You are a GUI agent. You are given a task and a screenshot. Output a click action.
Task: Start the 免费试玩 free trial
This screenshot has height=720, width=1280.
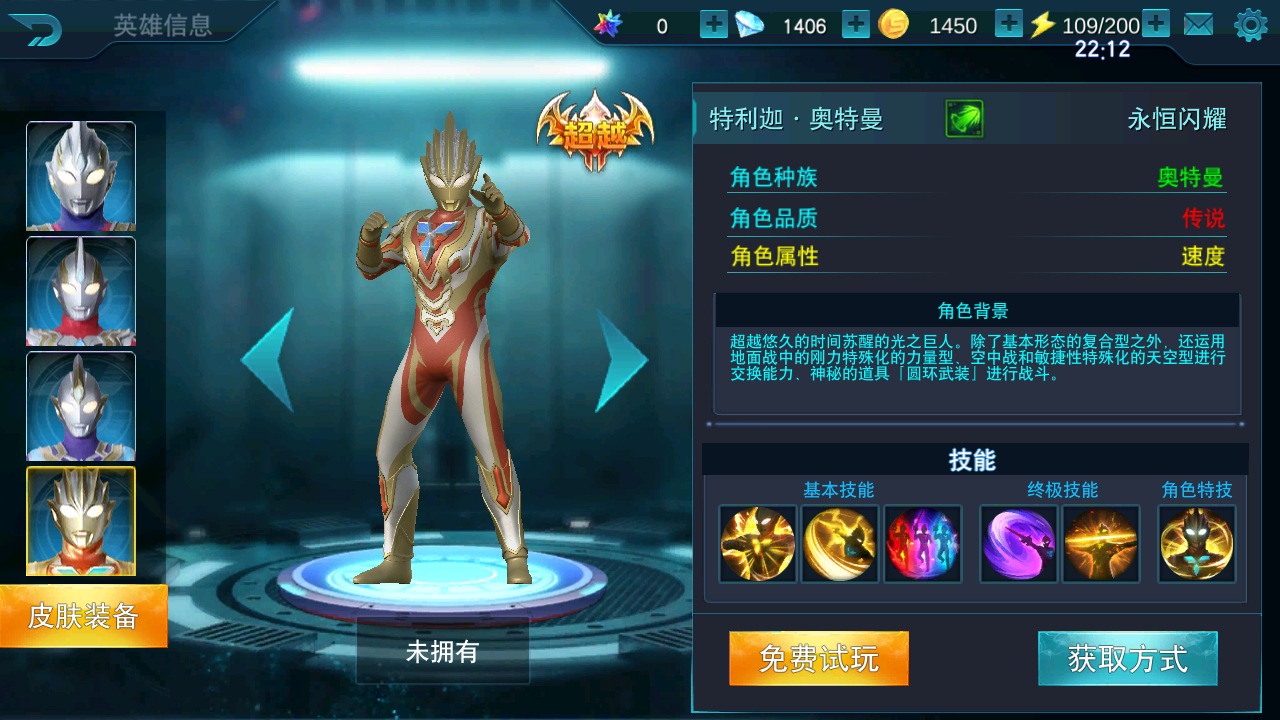819,658
